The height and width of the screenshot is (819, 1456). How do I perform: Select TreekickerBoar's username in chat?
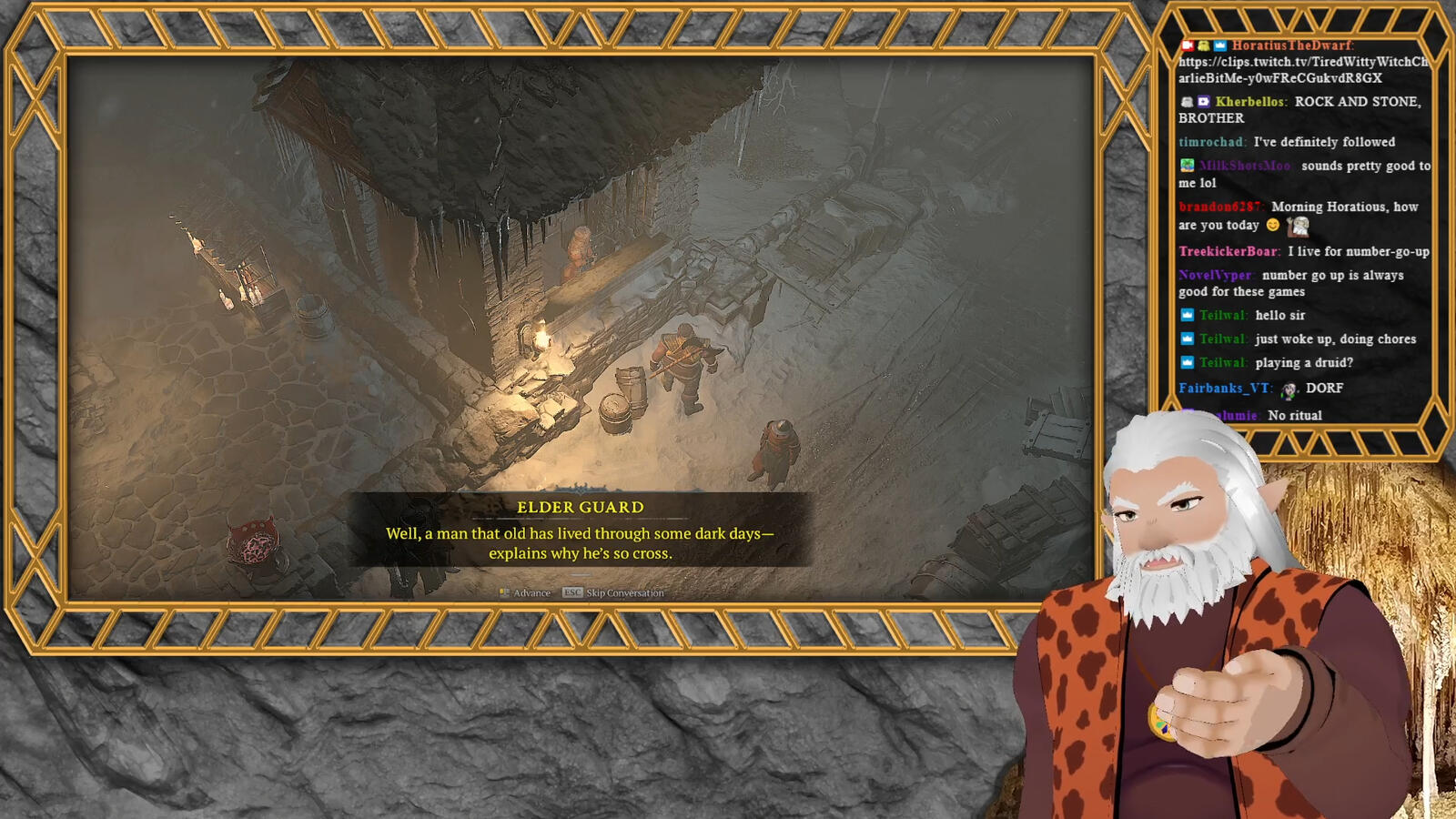[1228, 251]
